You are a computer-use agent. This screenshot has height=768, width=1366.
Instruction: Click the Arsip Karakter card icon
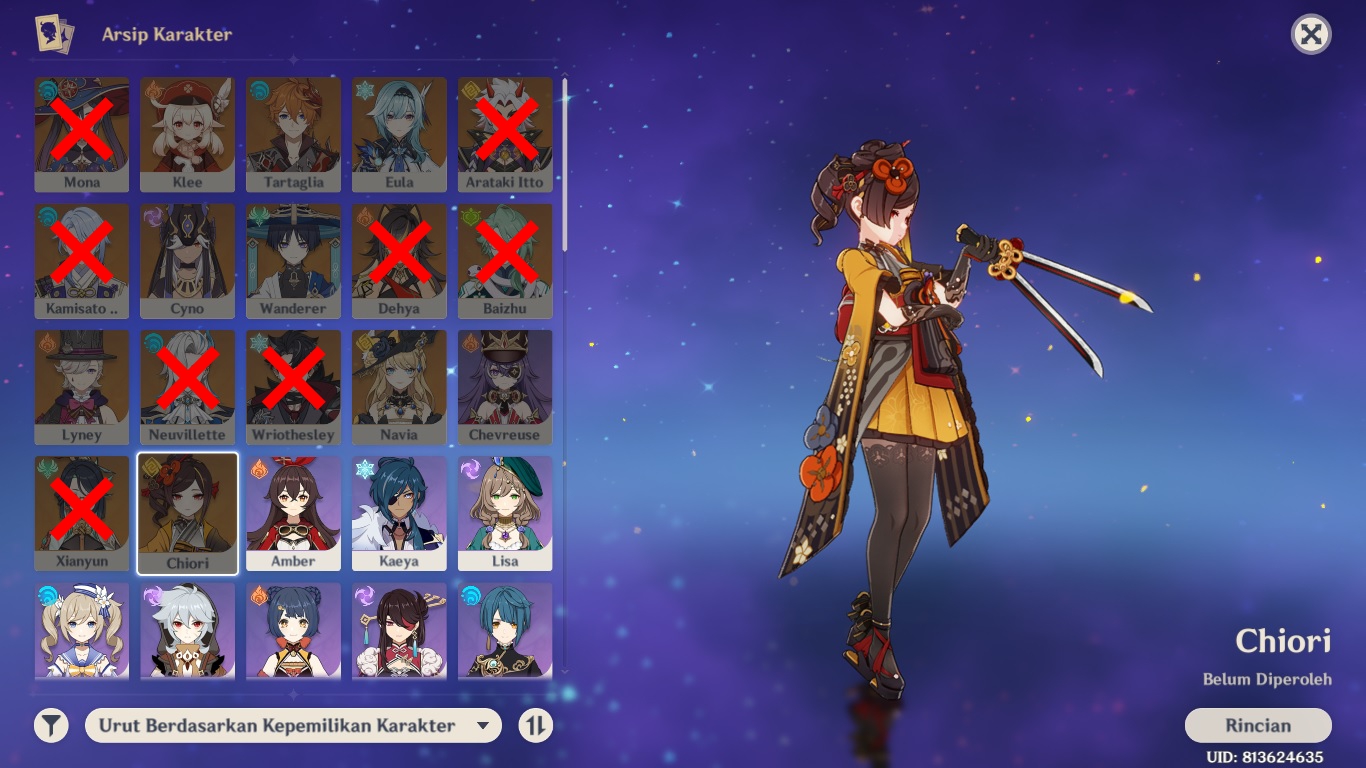point(55,34)
